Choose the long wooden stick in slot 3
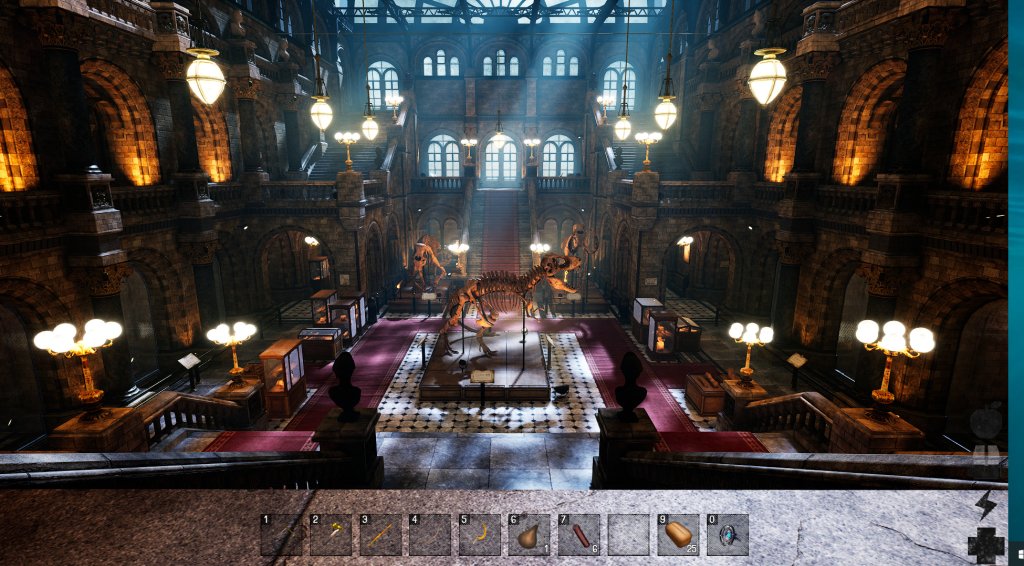This screenshot has width=1024, height=566. point(380,535)
